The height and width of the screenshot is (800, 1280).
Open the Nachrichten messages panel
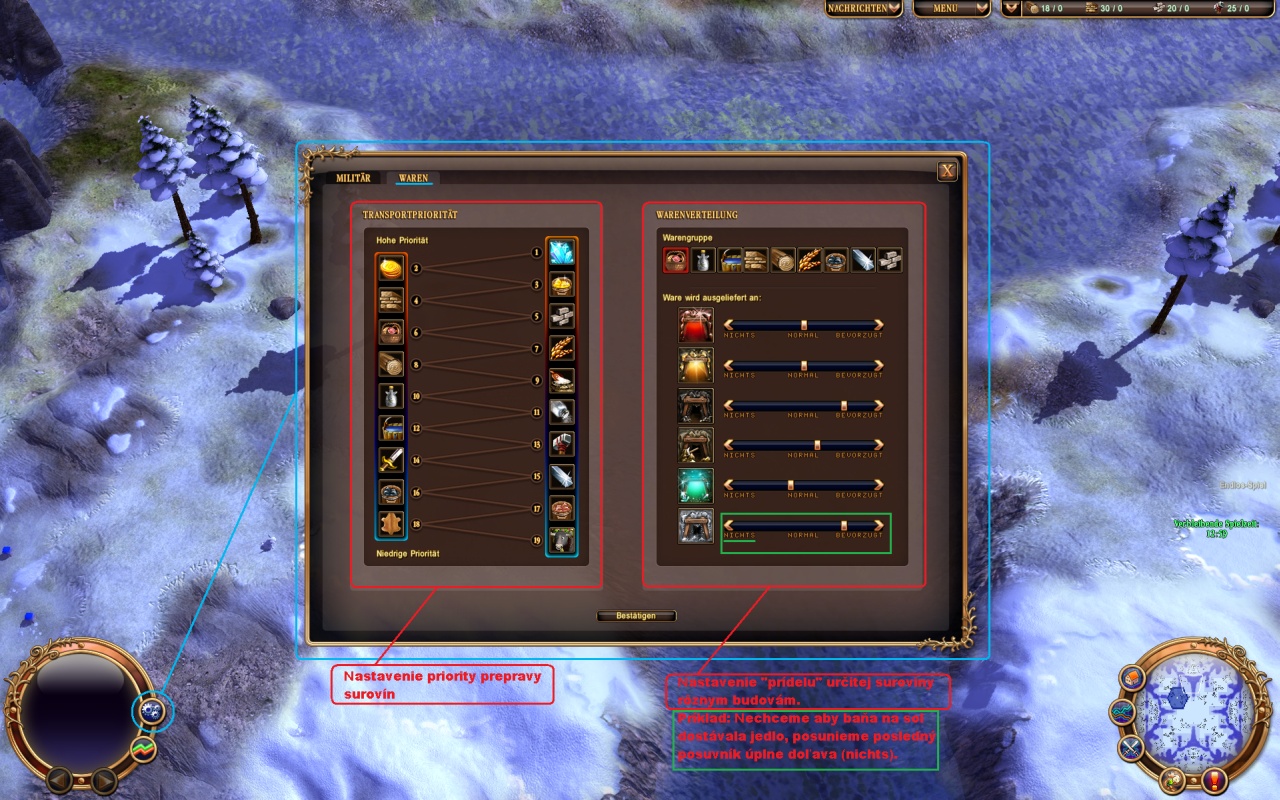click(x=864, y=8)
